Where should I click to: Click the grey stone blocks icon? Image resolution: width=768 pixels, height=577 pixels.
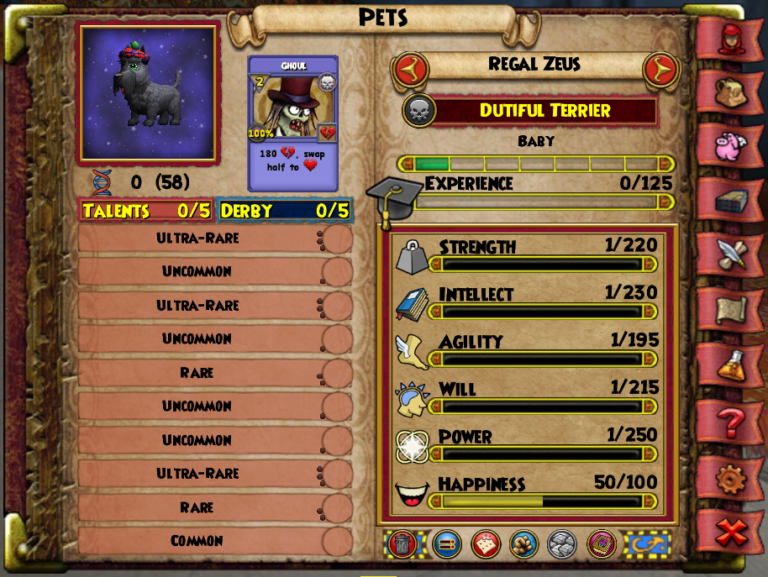[561, 543]
